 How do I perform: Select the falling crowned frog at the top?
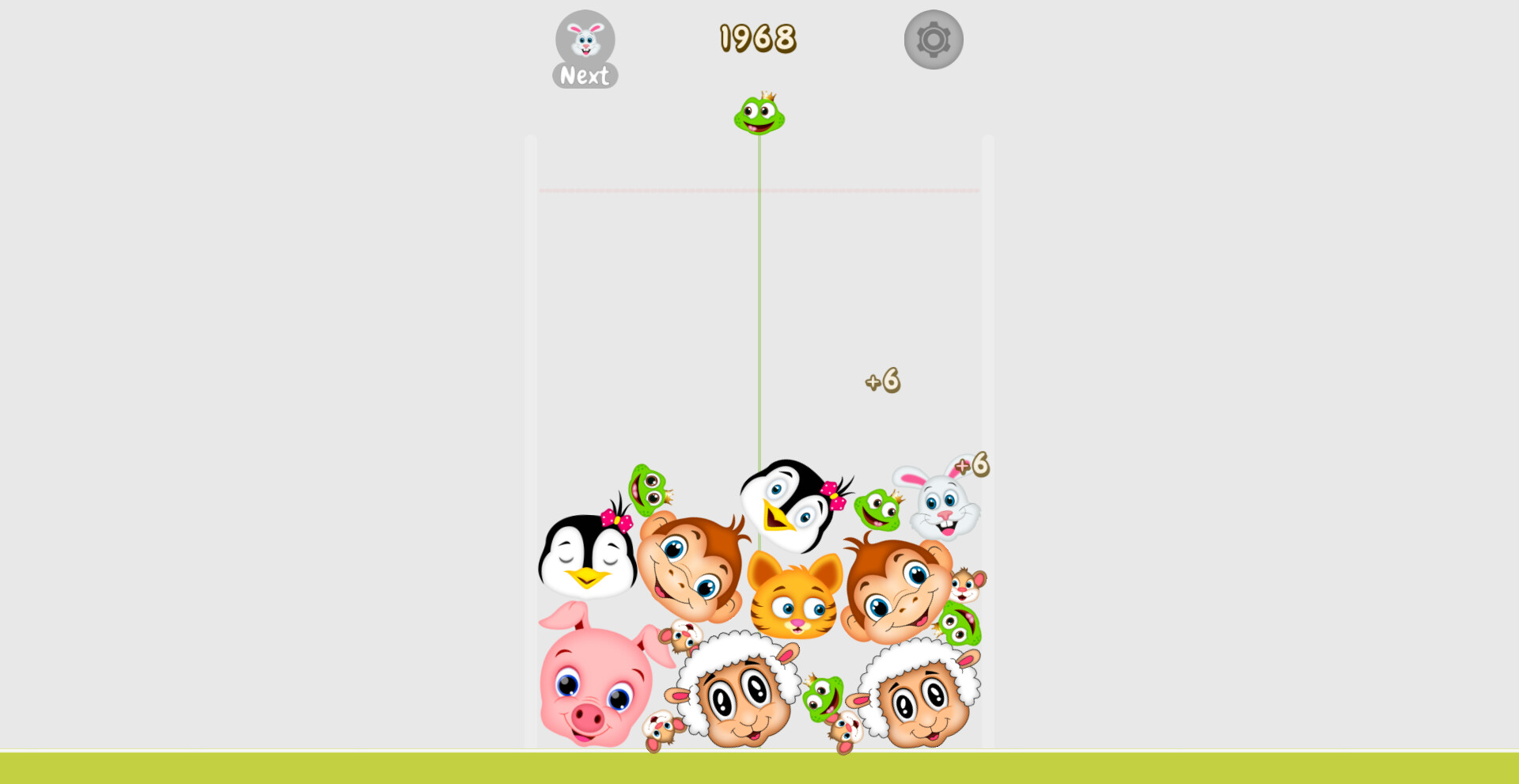tap(758, 115)
